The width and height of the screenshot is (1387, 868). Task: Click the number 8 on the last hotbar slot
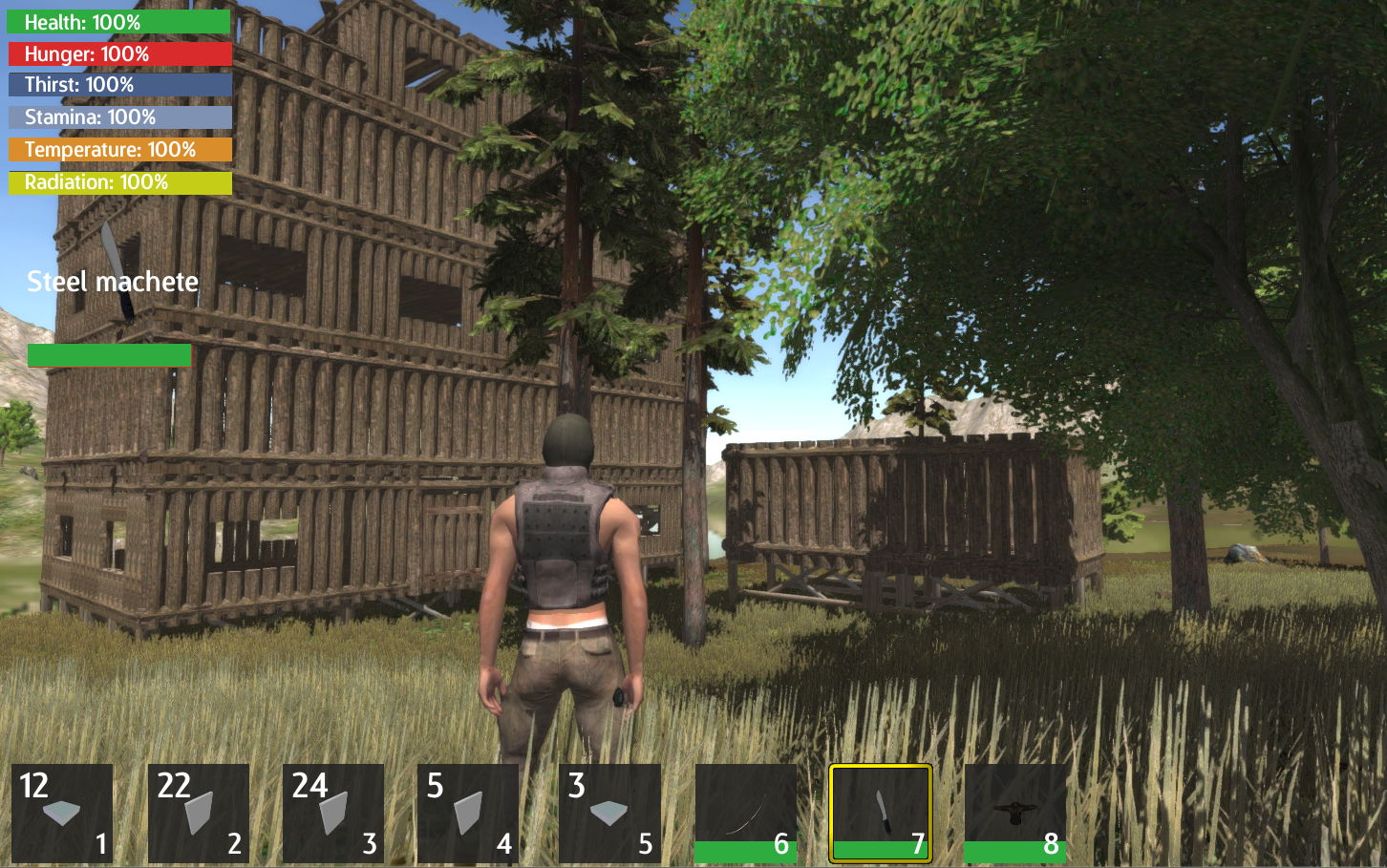[1047, 845]
